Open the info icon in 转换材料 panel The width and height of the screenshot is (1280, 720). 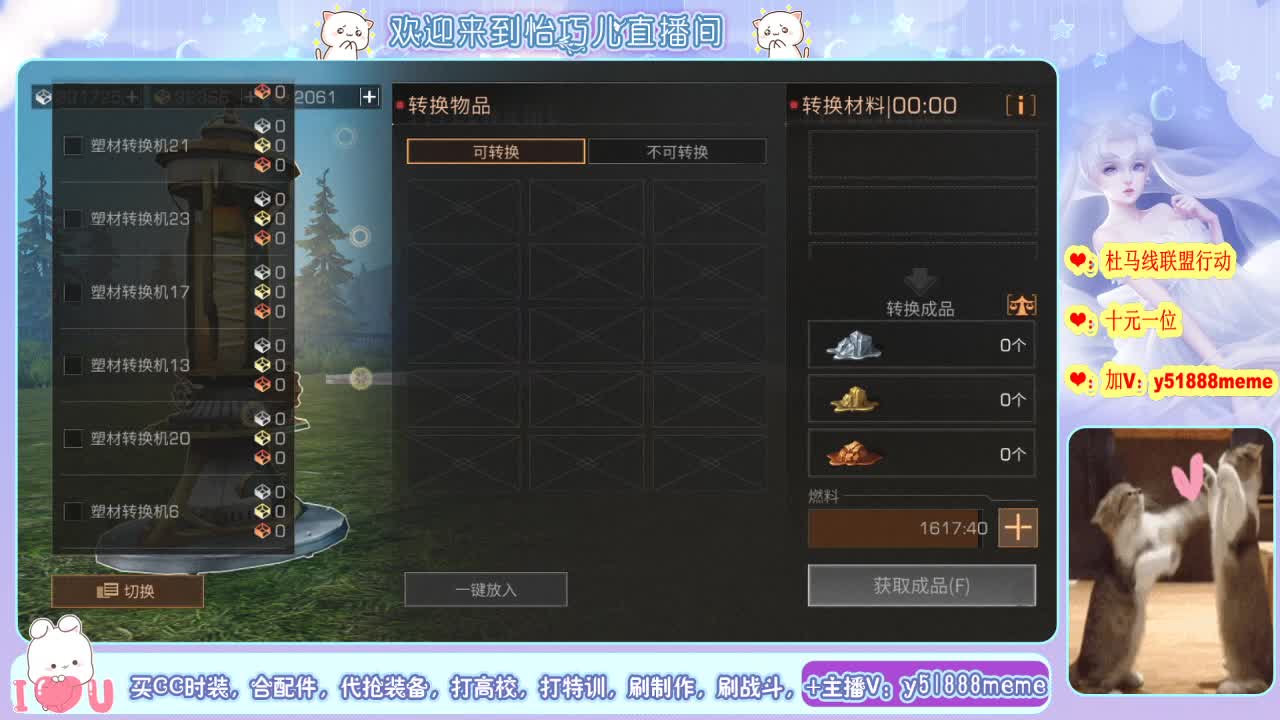(x=1021, y=104)
